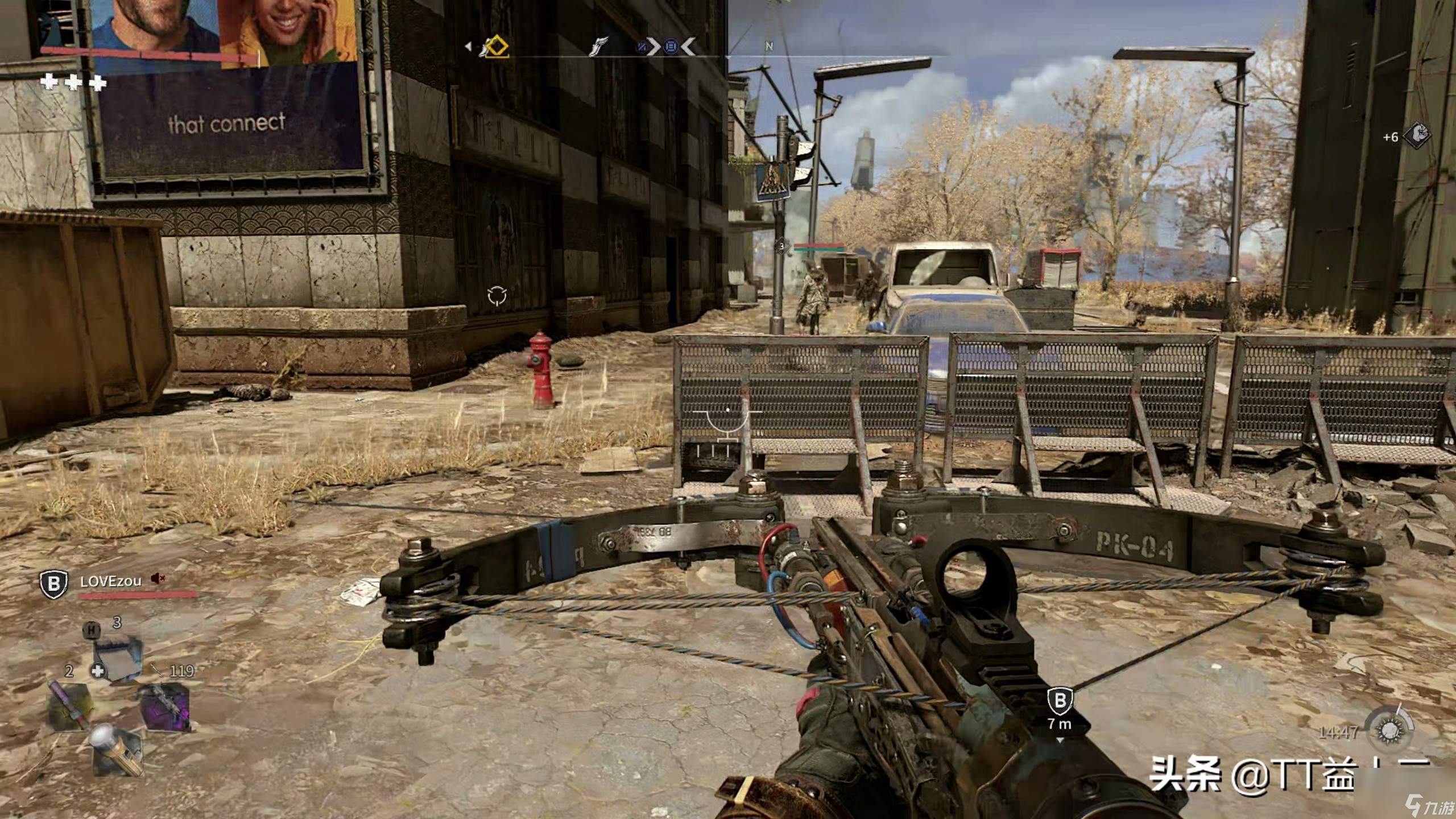Click the winged shoe parkour marker on compass

pyautogui.click(x=598, y=47)
